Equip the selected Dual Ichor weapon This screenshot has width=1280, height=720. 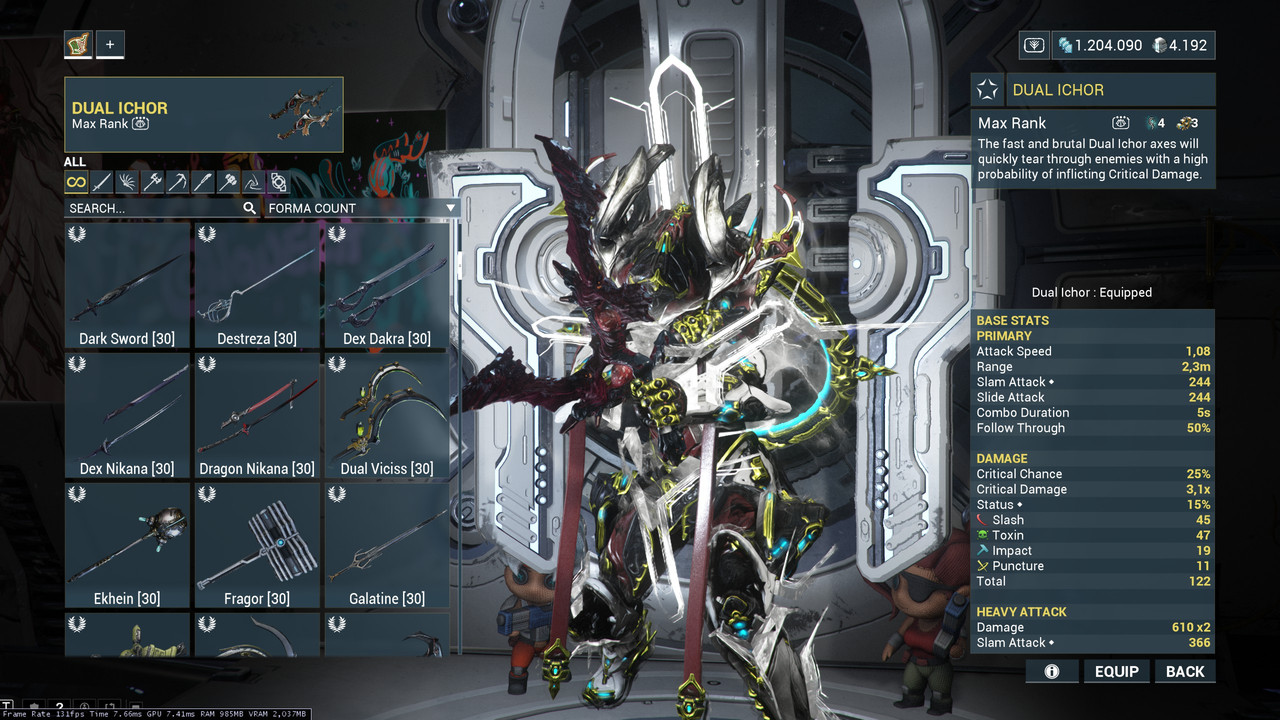point(1116,671)
